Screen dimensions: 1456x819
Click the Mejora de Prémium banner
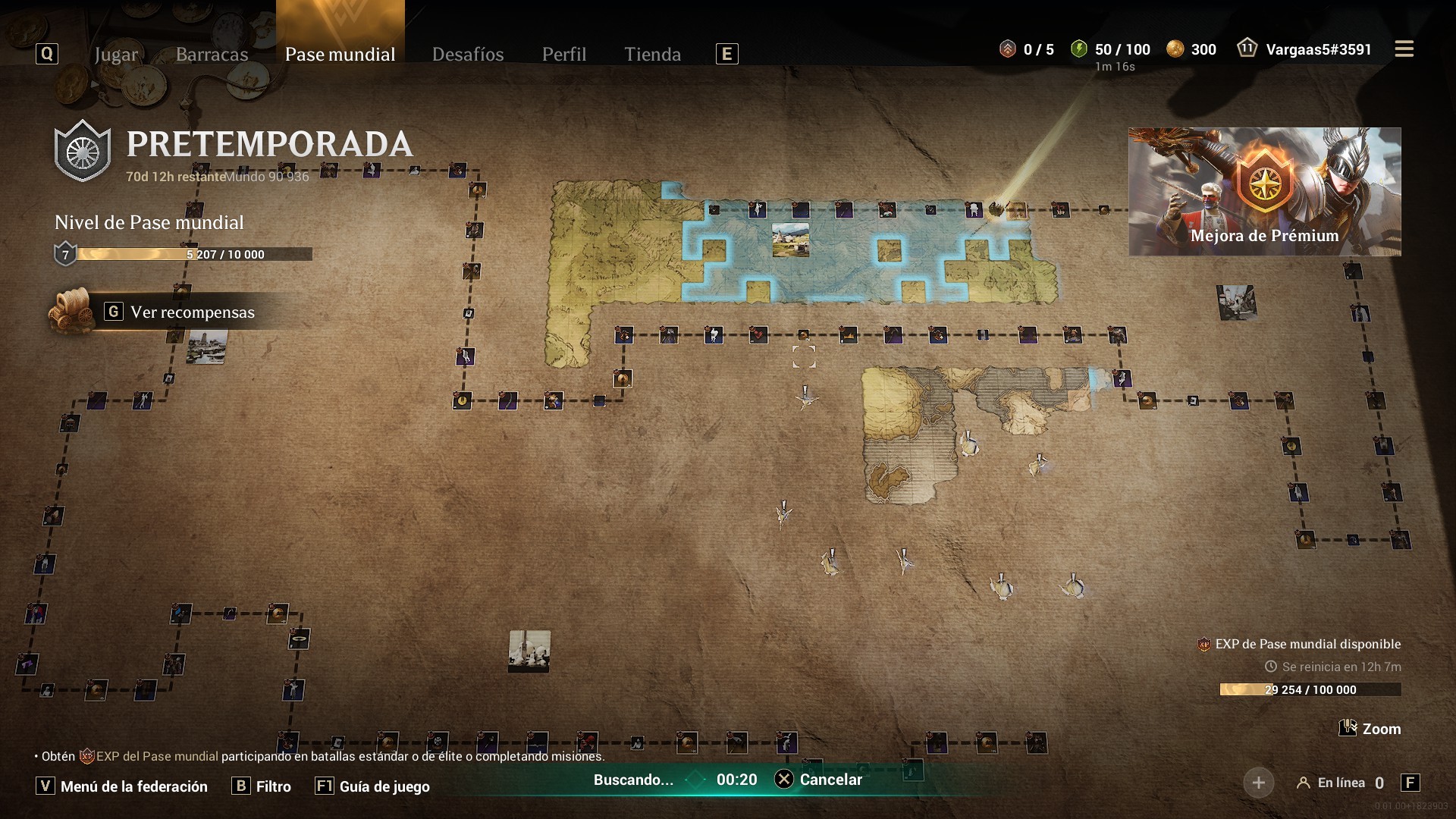point(1264,191)
